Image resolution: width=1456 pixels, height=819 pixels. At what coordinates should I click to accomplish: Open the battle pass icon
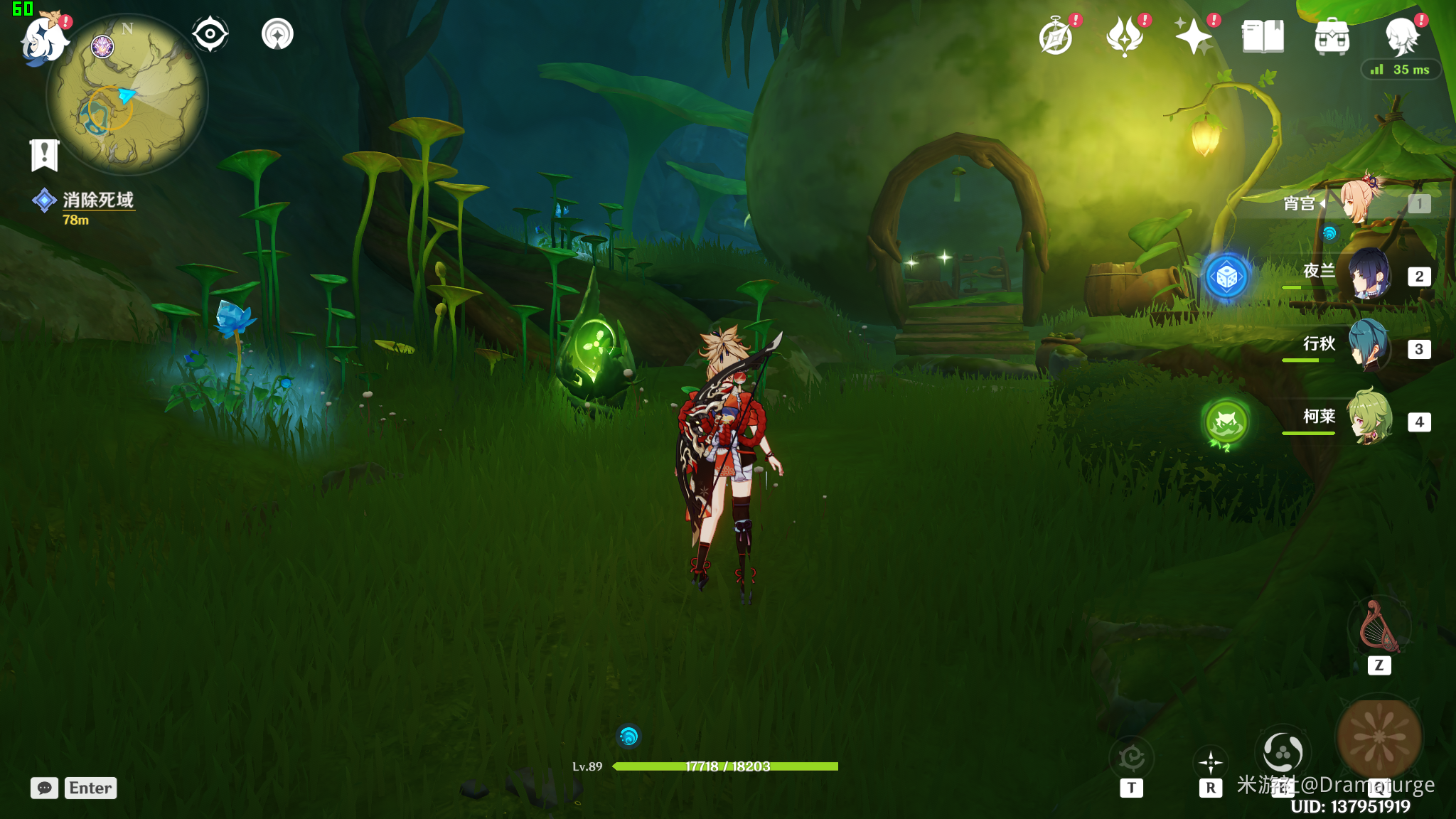pos(1125,37)
